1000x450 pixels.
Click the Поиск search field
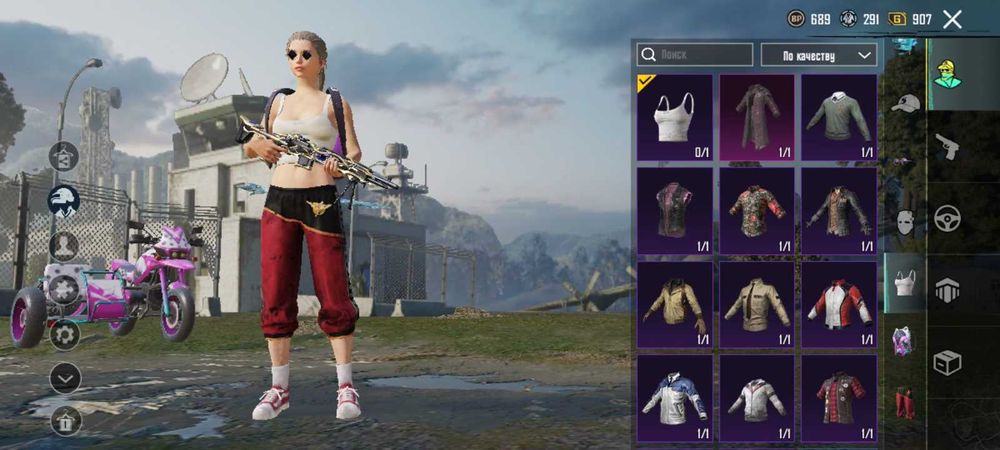coord(695,54)
